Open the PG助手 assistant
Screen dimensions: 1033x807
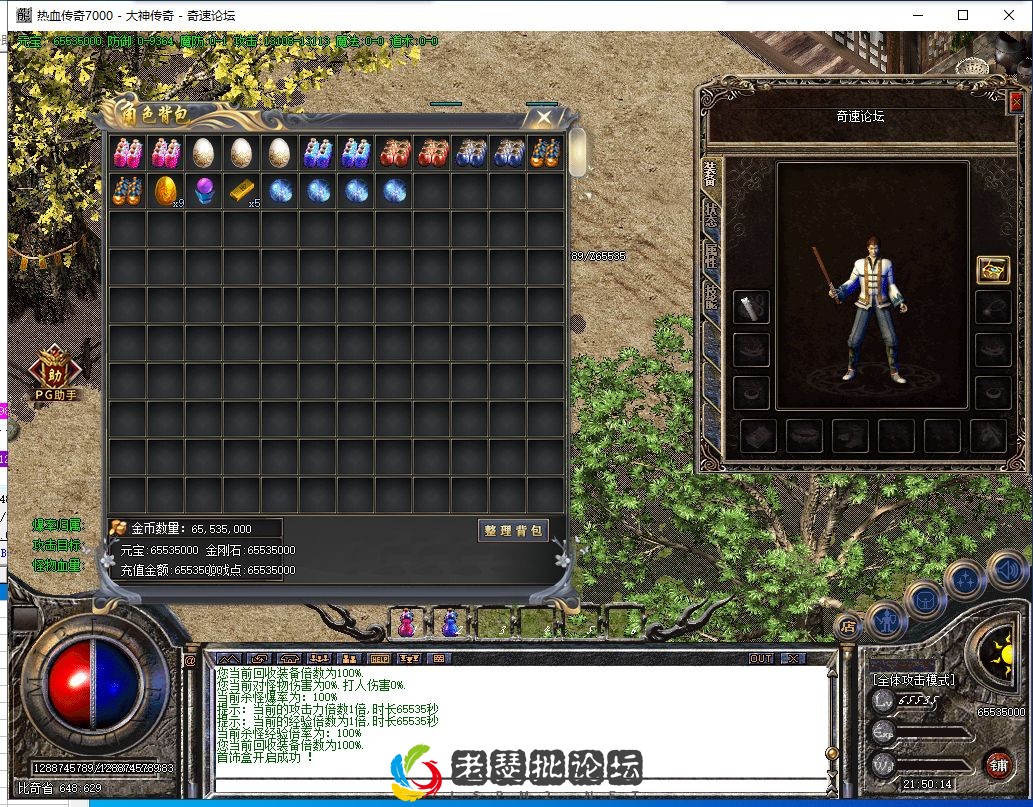pos(55,375)
